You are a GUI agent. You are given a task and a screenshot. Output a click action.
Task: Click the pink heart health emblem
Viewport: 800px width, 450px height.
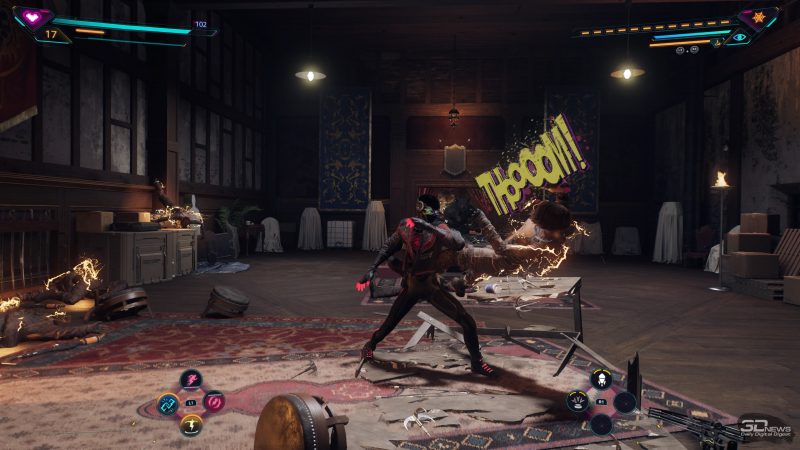[32, 17]
